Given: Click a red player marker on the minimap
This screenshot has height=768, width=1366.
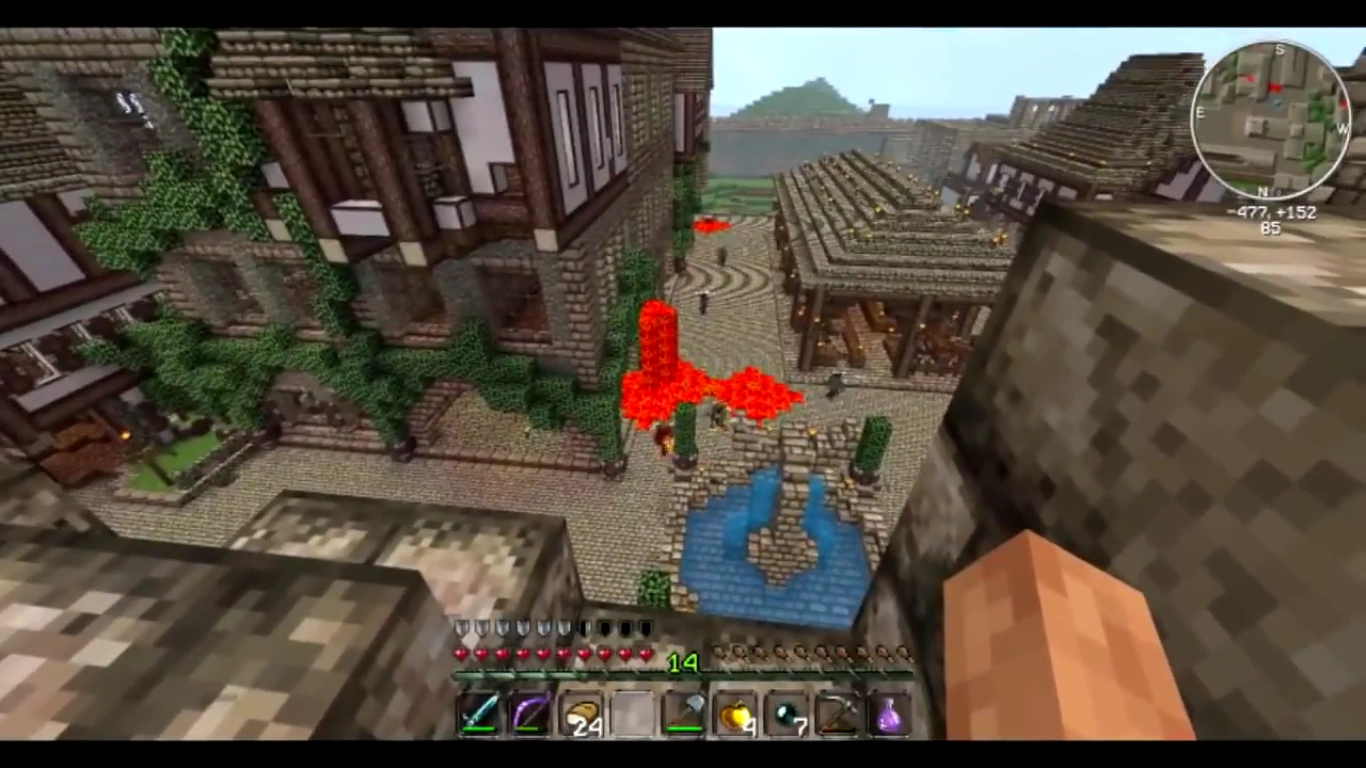Looking at the screenshot, I should [1275, 86].
